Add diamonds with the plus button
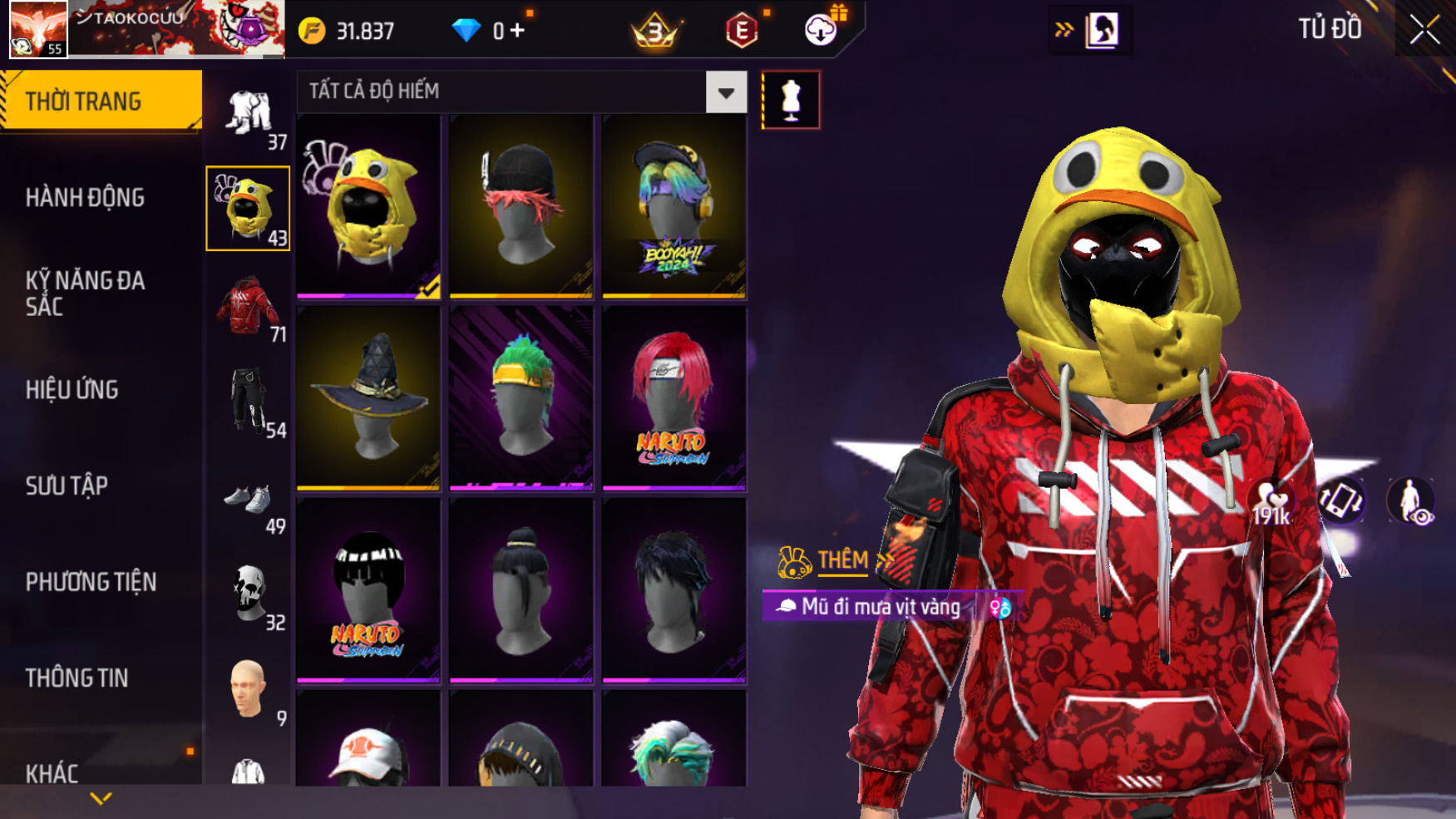Image resolution: width=1456 pixels, height=819 pixels. [517, 31]
